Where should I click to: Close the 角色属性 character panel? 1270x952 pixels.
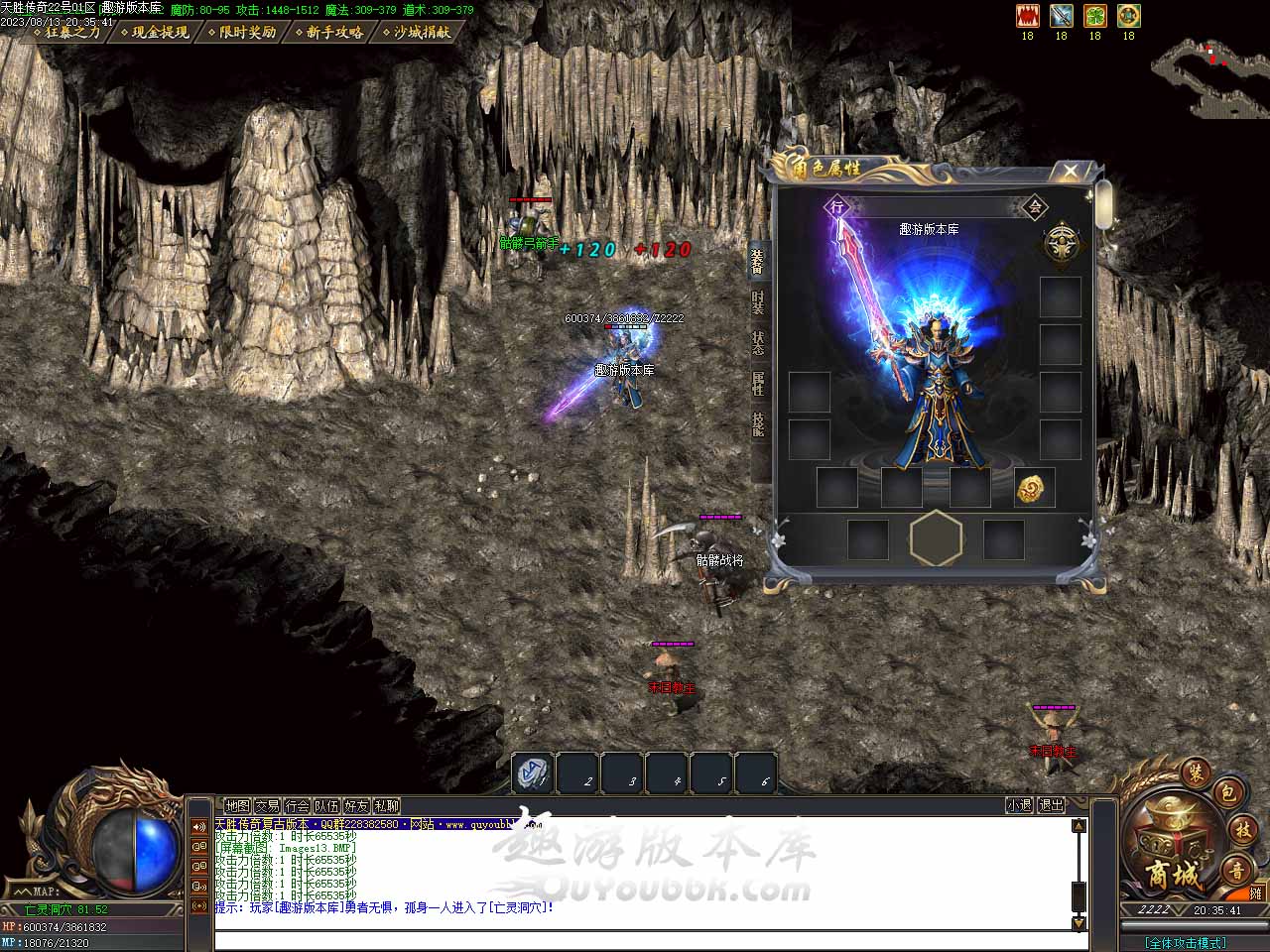(1070, 171)
